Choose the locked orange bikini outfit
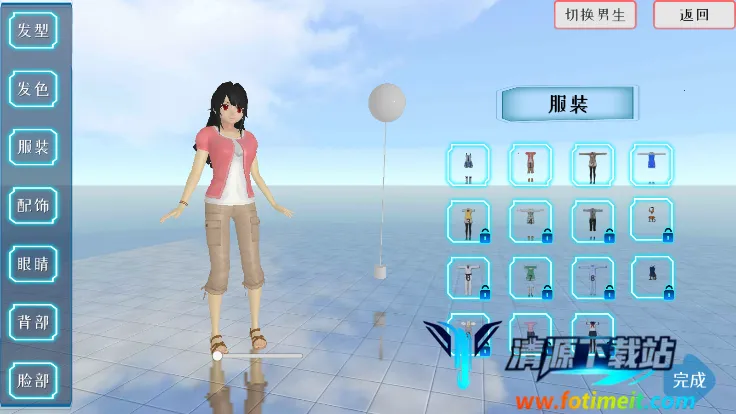Screen dimensions: 736x414 tap(651, 221)
